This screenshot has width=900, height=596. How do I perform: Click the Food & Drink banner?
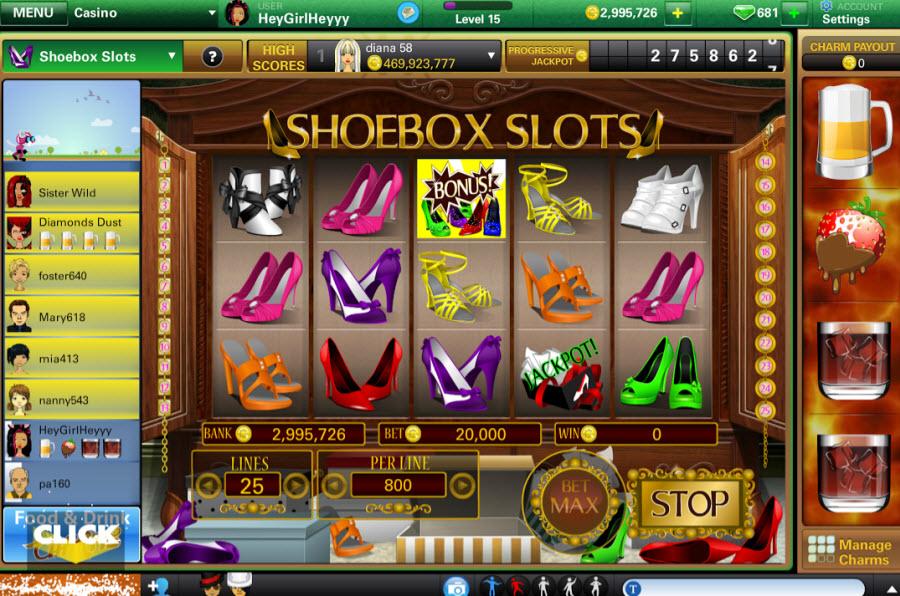pyautogui.click(x=70, y=533)
